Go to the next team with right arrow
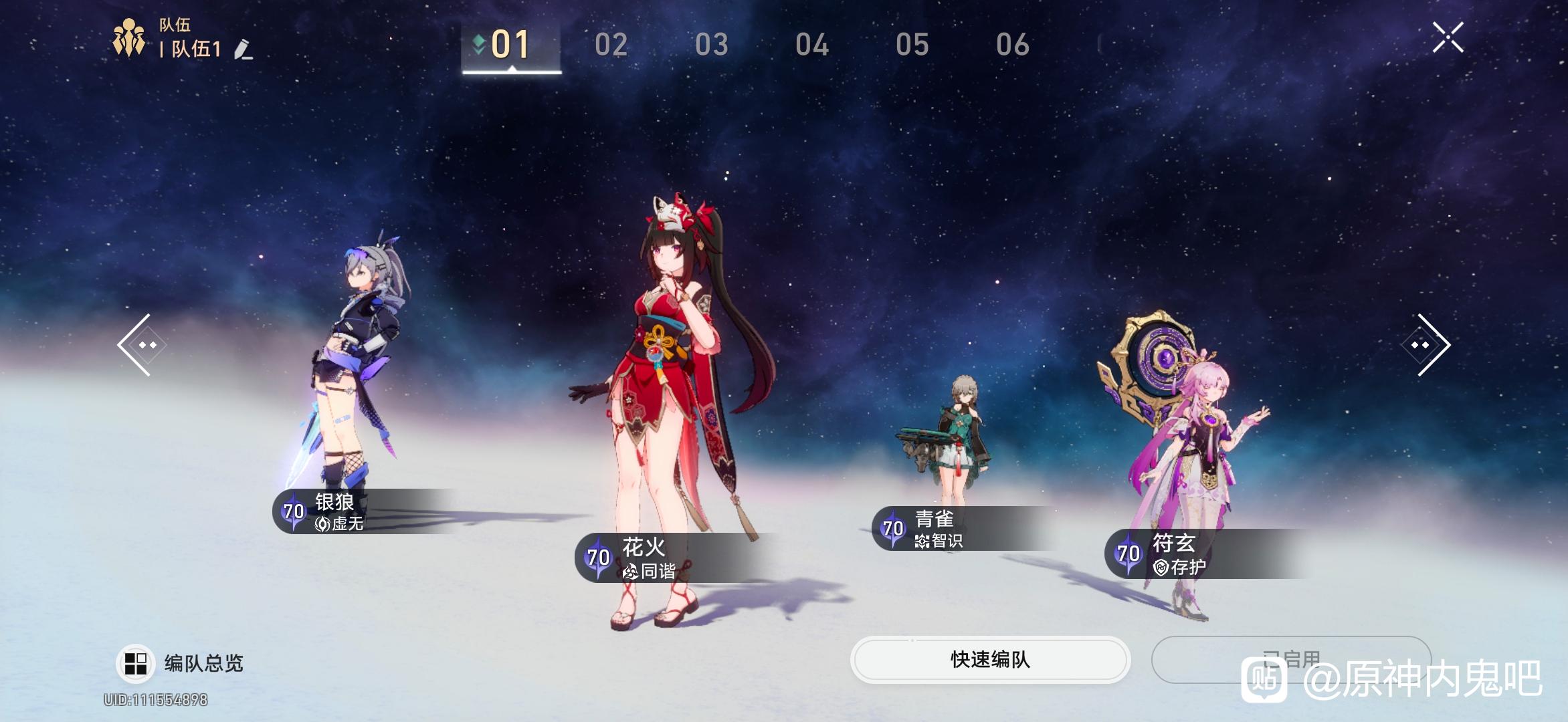This screenshot has width=1568, height=722. [1426, 345]
